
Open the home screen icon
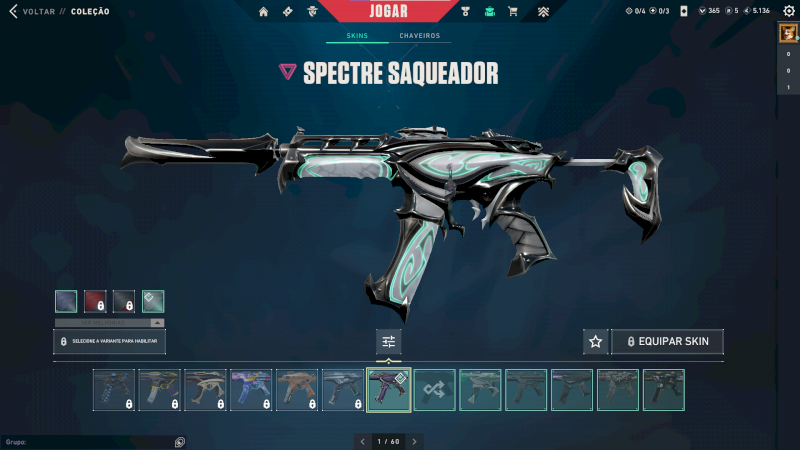tap(264, 12)
